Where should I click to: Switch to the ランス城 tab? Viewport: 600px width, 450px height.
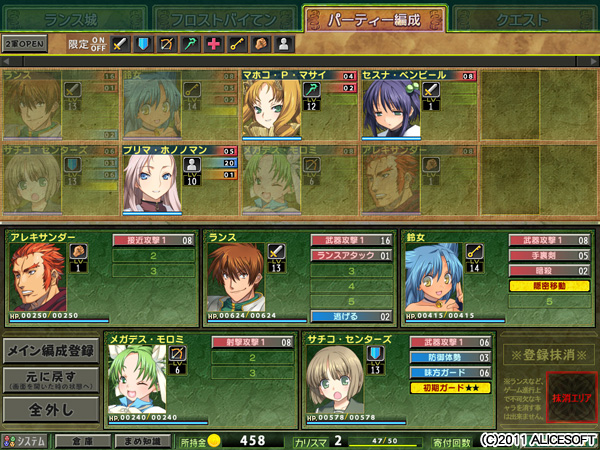pos(74,18)
